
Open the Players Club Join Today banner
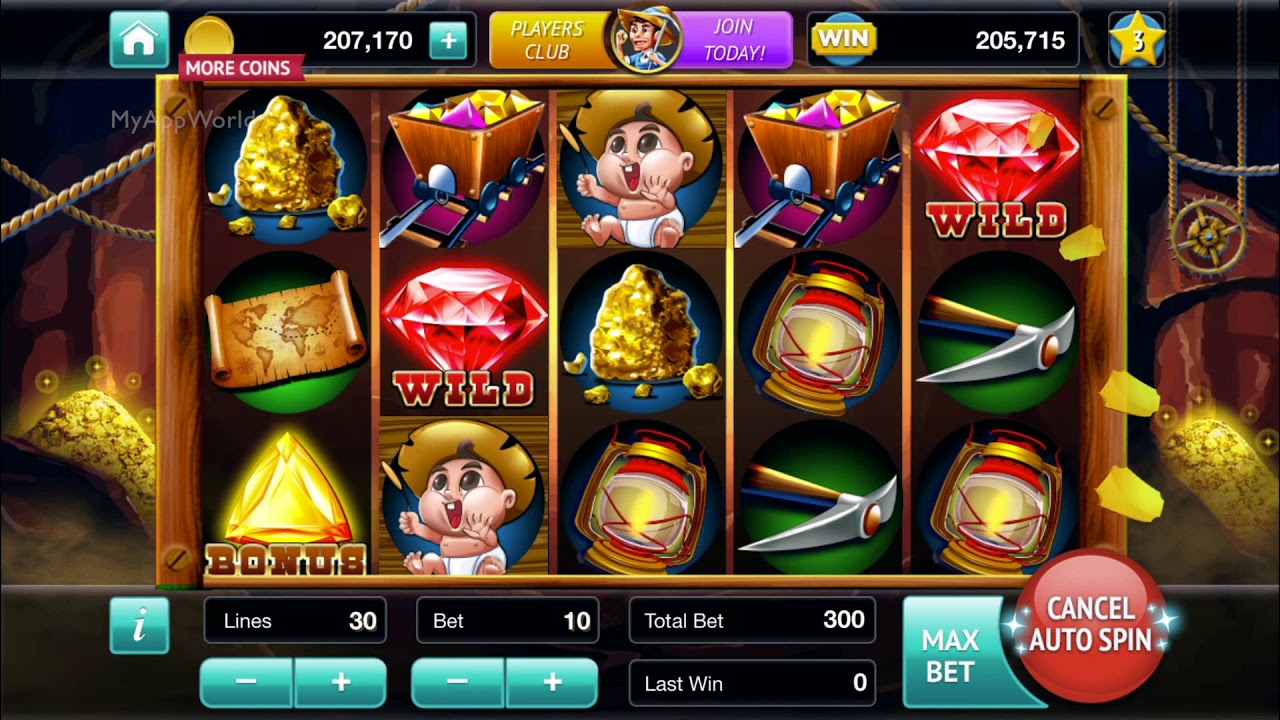(640, 41)
